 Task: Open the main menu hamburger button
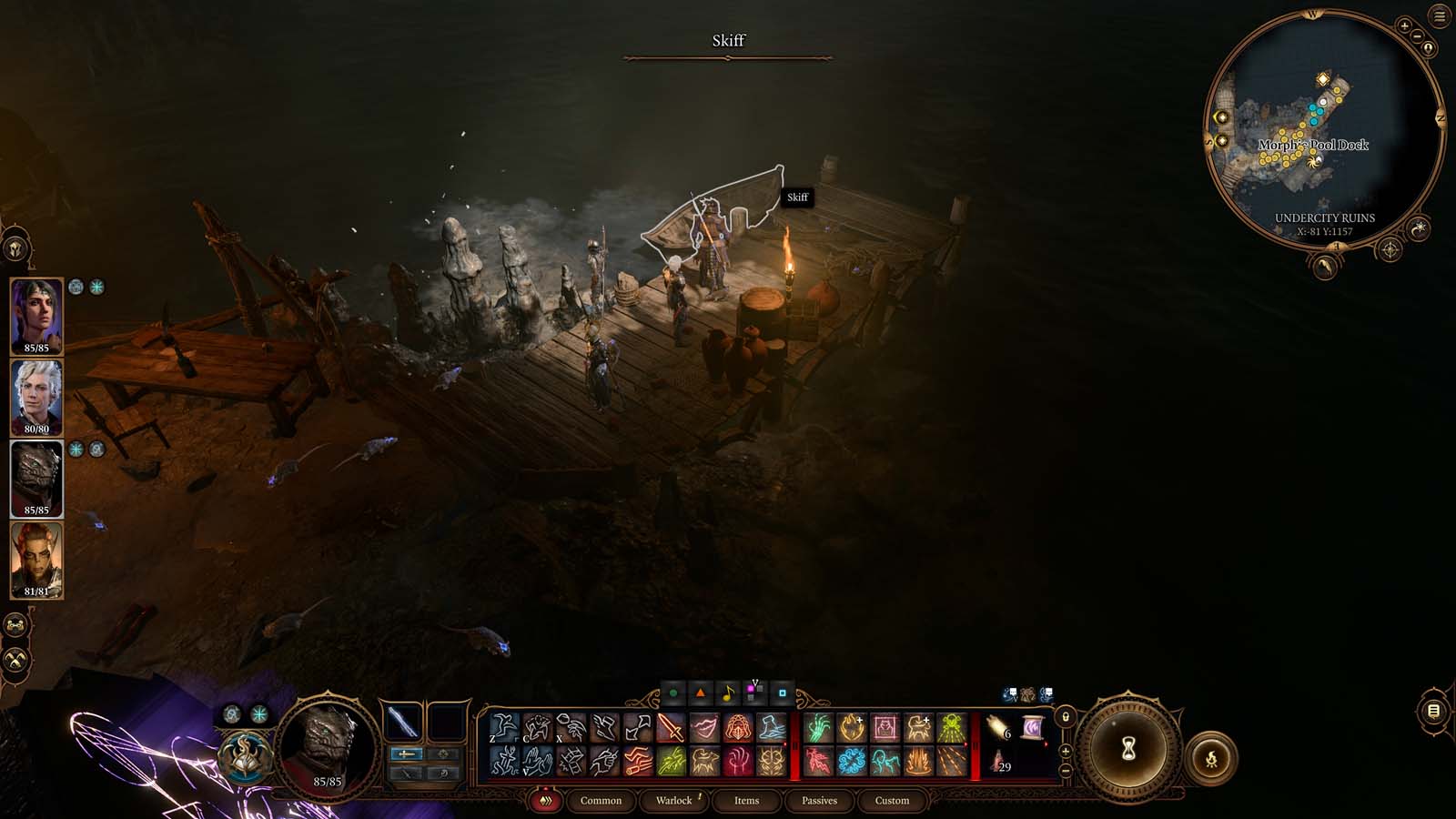[x=1440, y=16]
